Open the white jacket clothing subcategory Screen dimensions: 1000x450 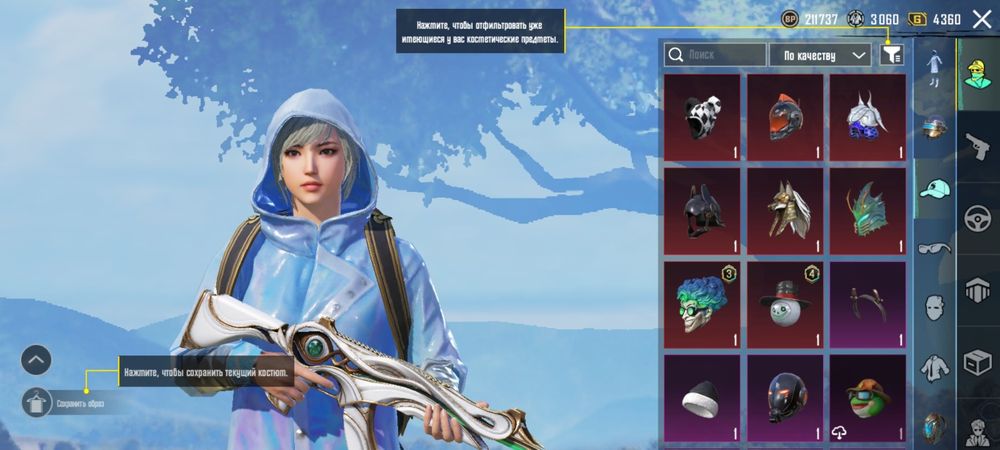point(935,368)
